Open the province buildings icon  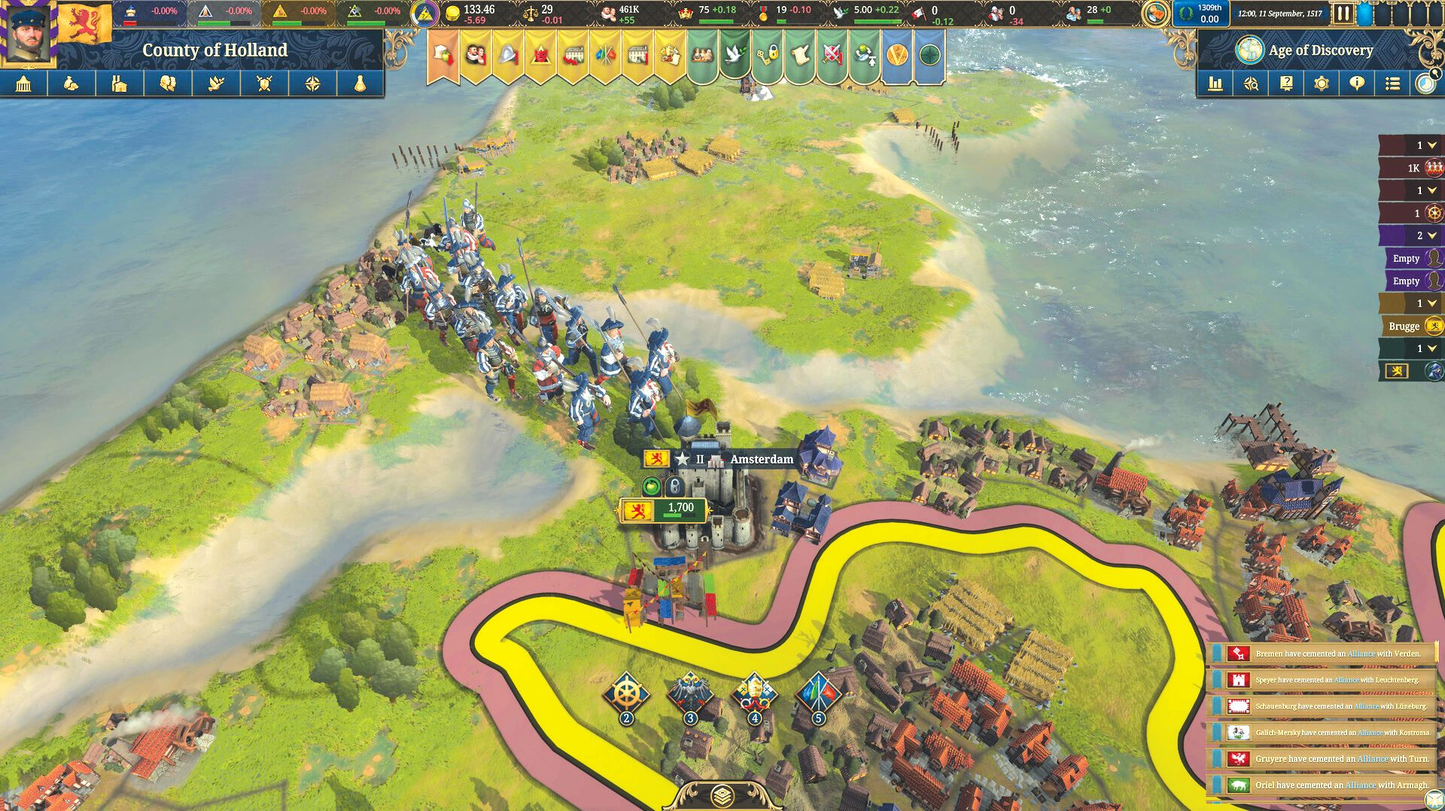[x=119, y=84]
